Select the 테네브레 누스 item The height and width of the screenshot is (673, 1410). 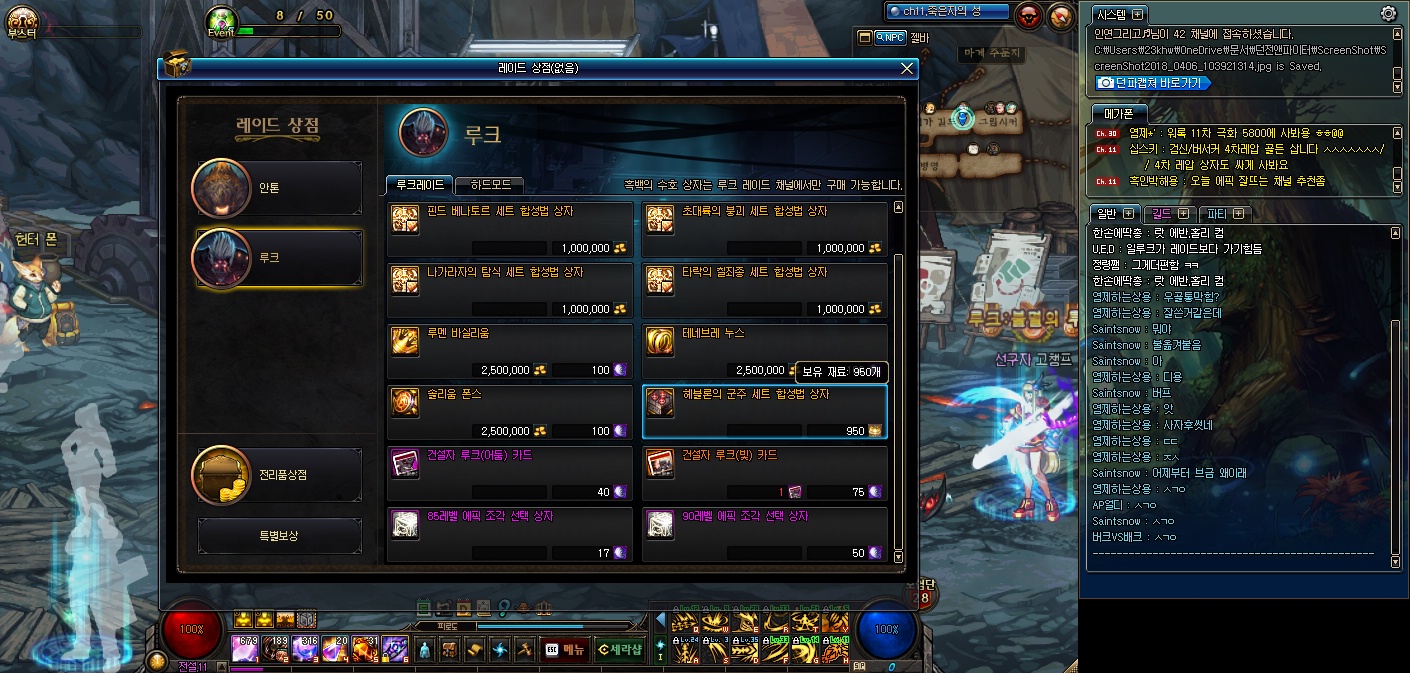click(x=764, y=352)
